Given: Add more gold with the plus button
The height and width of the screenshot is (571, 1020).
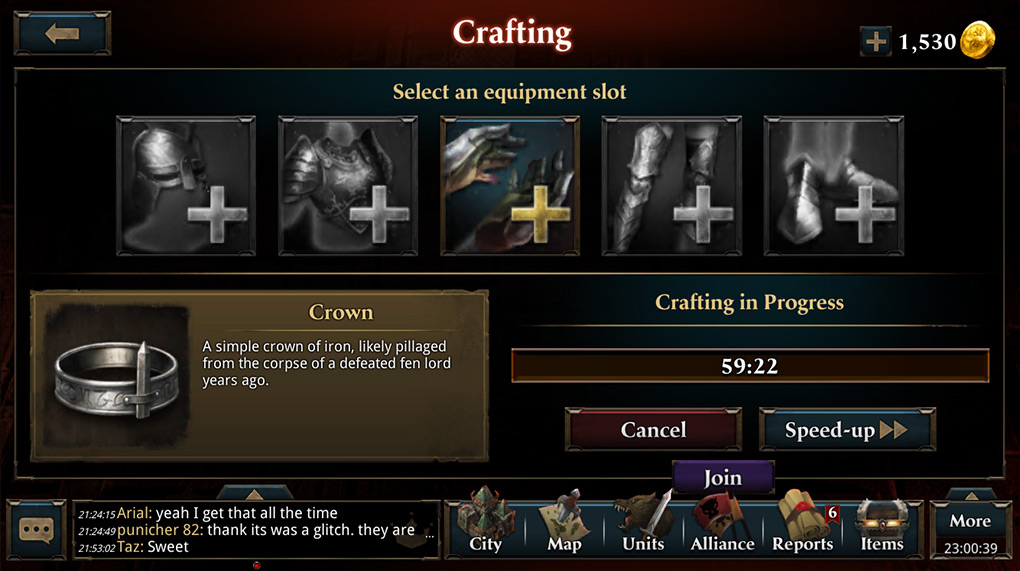Looking at the screenshot, I should coord(875,41).
